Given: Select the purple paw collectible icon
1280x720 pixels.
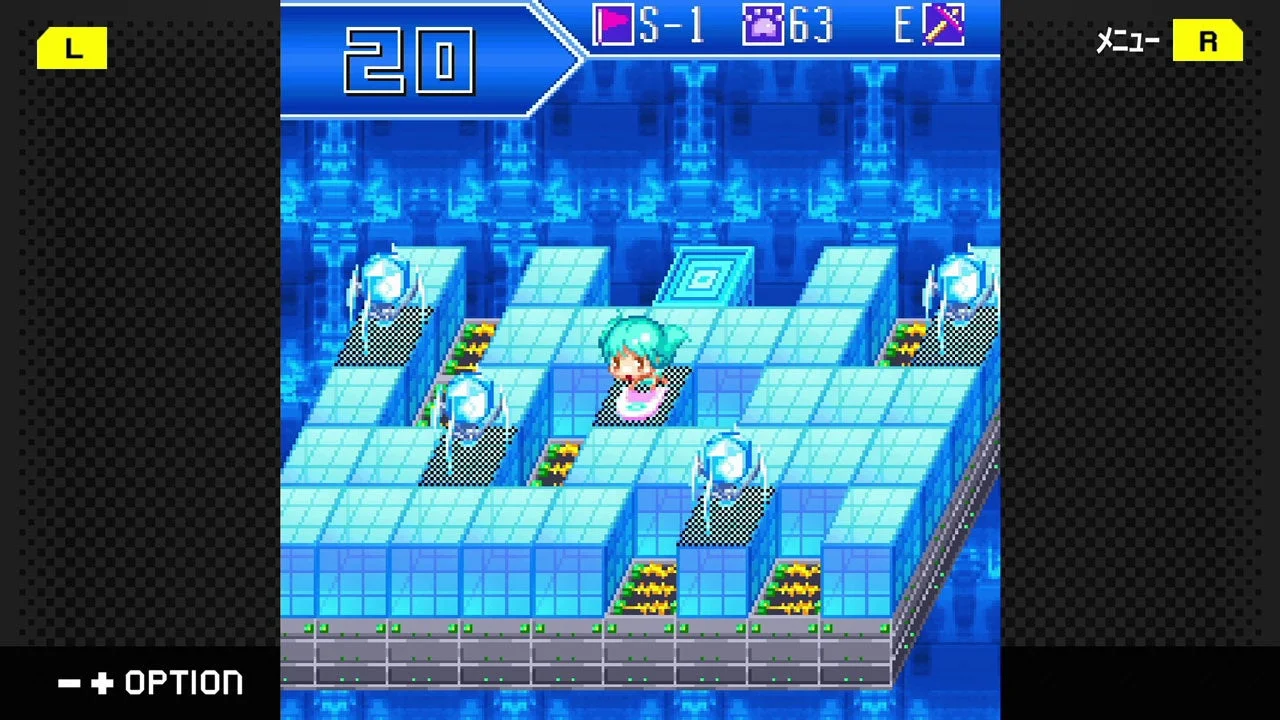Looking at the screenshot, I should tap(765, 25).
